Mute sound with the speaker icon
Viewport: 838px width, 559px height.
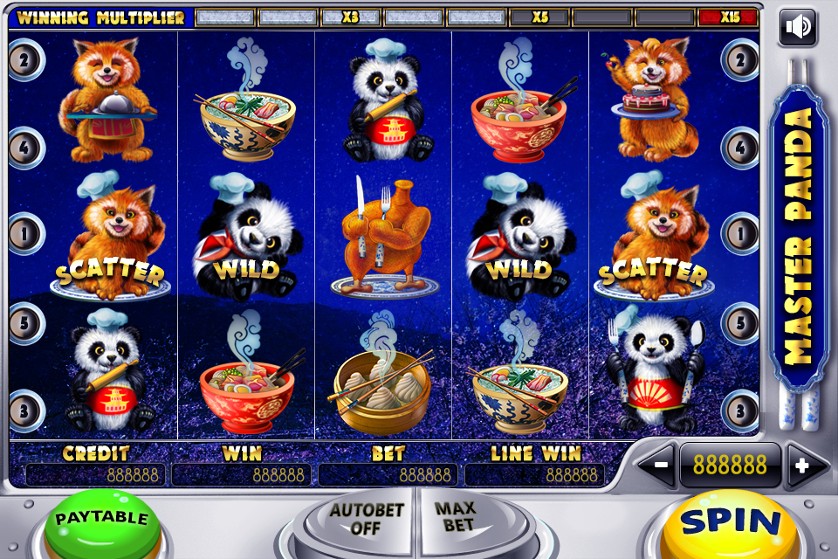click(x=798, y=26)
